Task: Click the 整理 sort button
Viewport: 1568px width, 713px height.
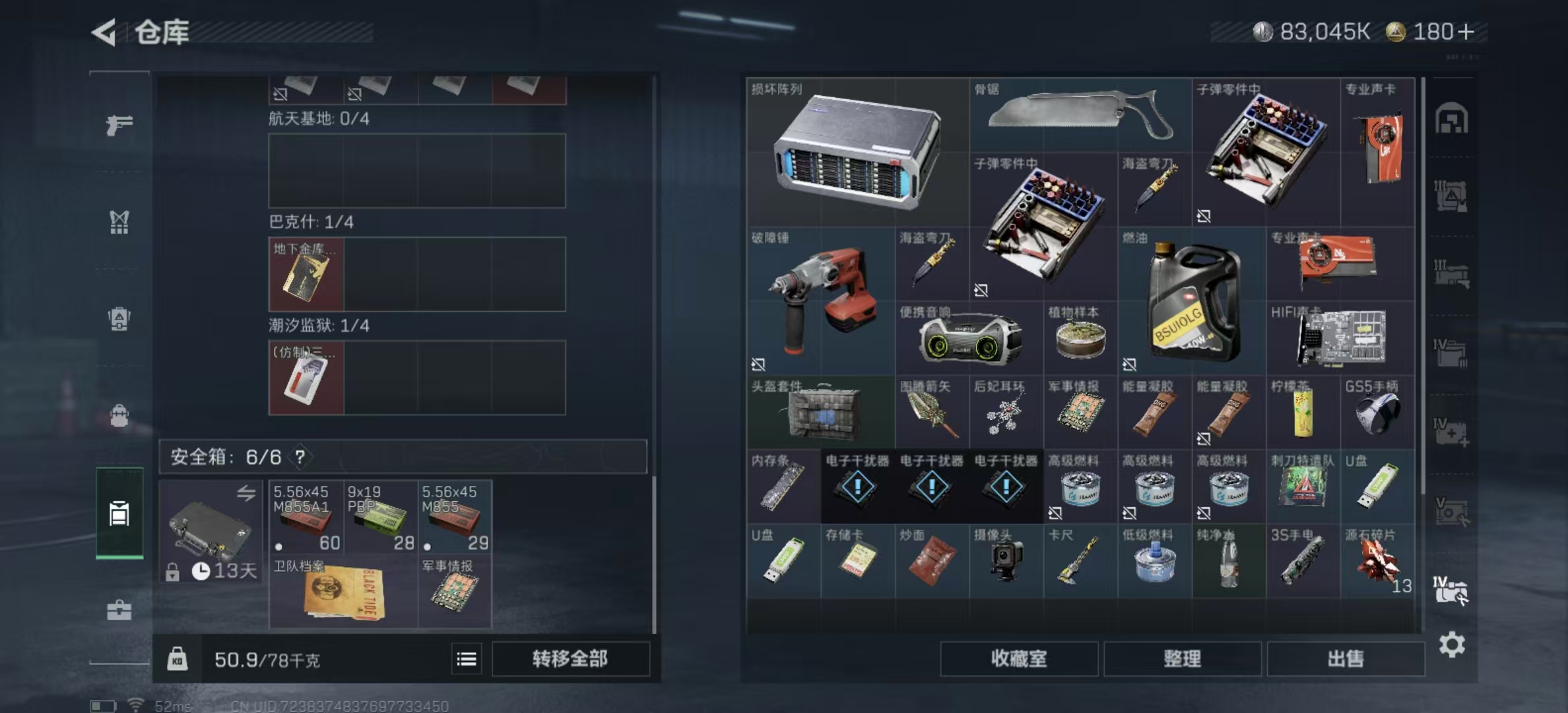Action: 1182,659
